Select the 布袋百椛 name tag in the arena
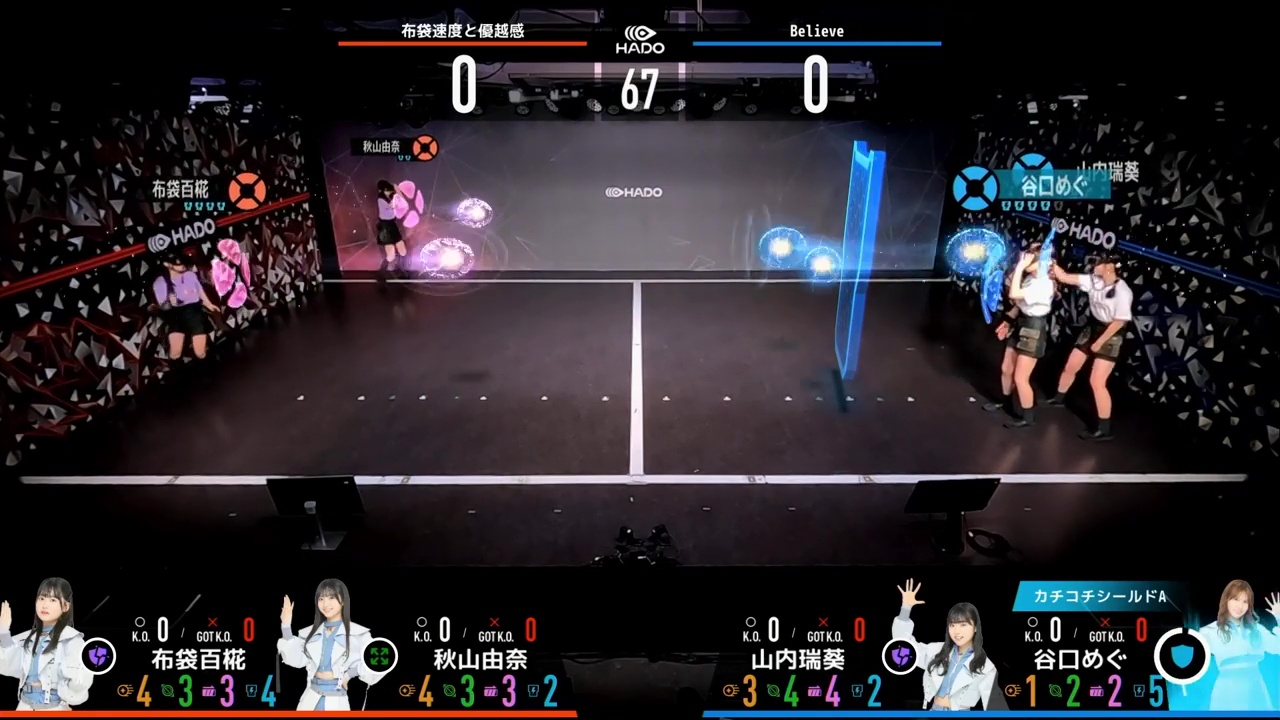 tap(181, 188)
